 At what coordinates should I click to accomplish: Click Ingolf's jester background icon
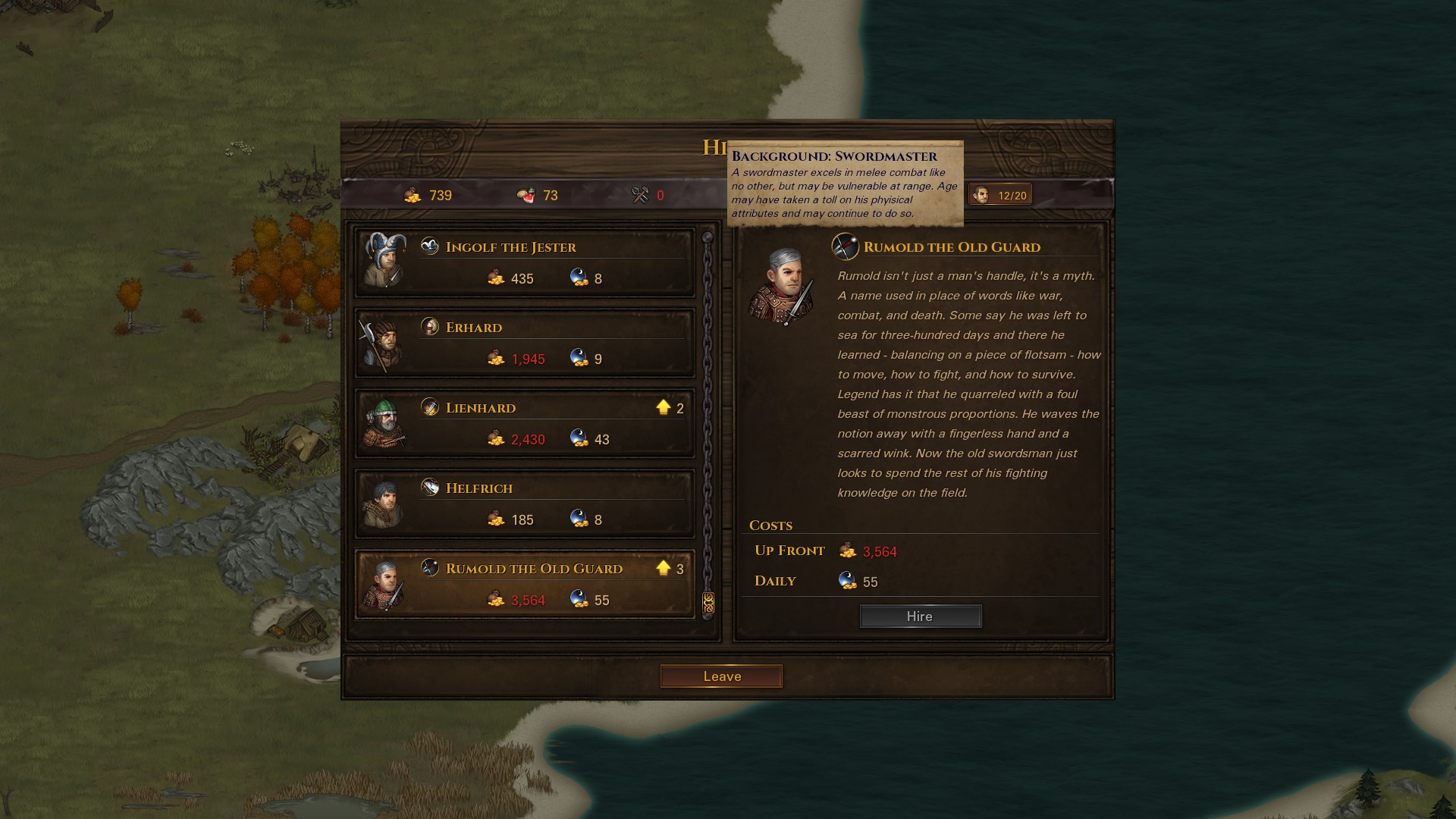point(430,246)
